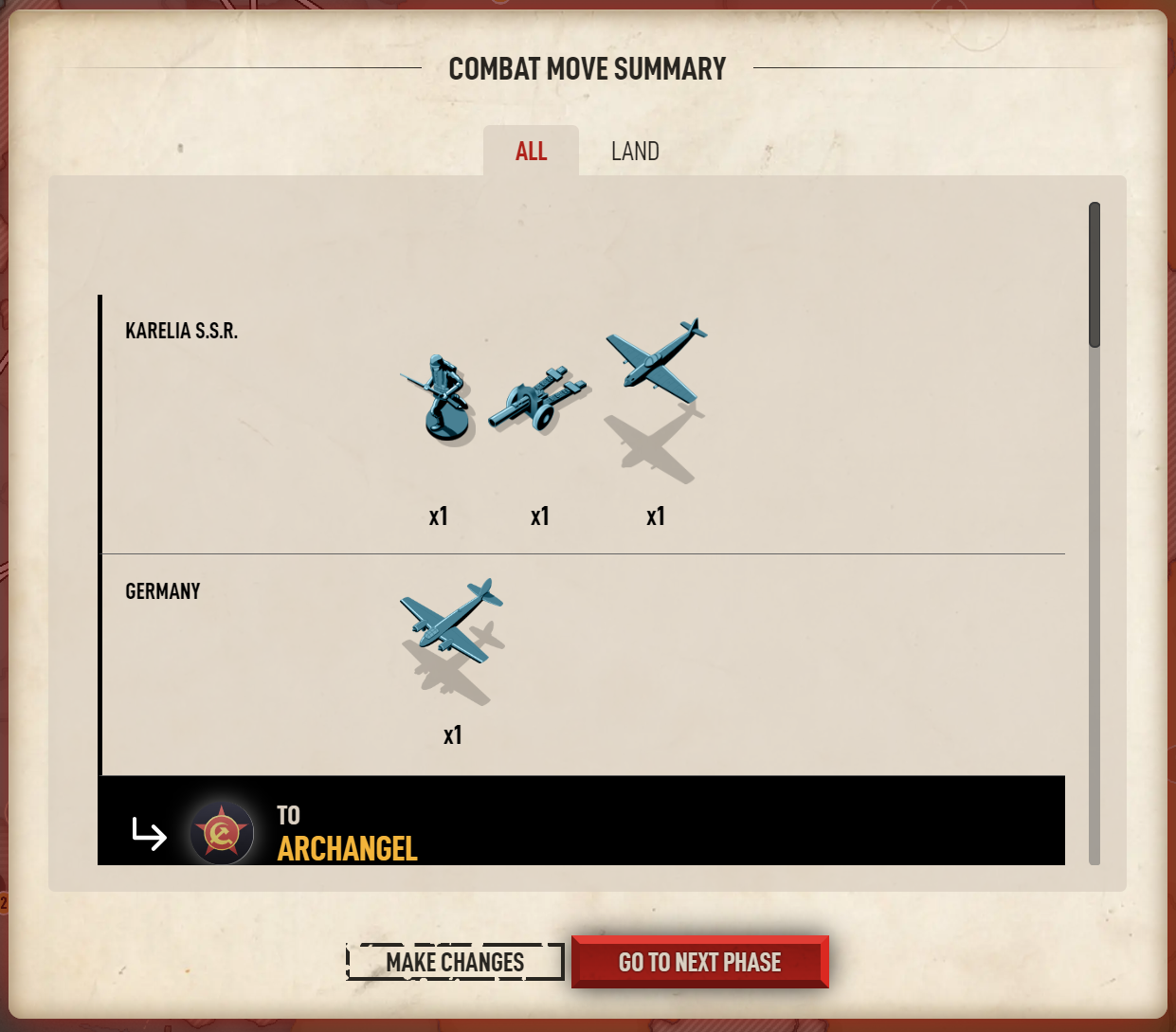Viewport: 1176px width, 1032px height.
Task: Click the summary list scrollbar
Action: click(1095, 276)
